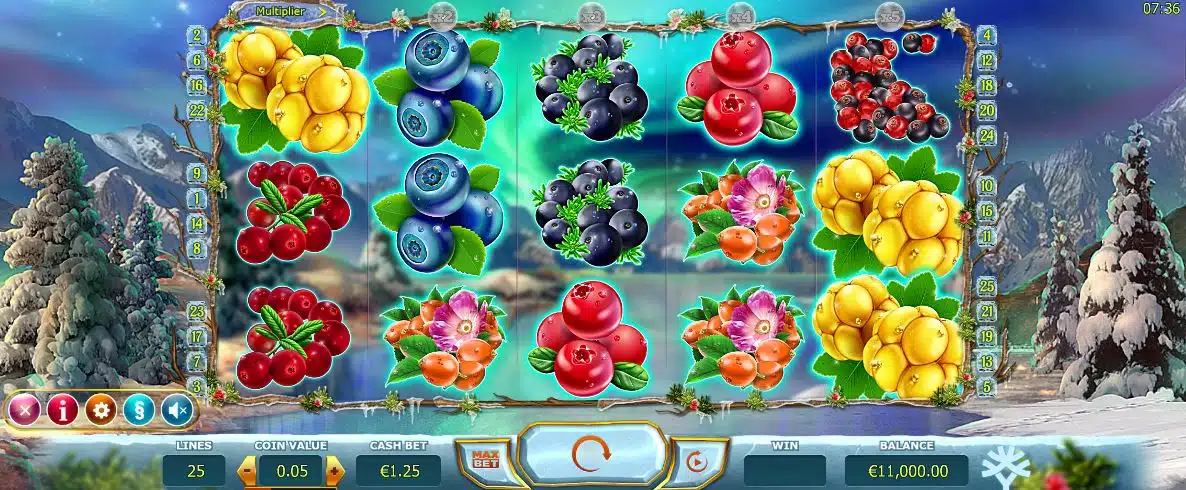Decrease the coin value with the left arrow
Image resolution: width=1186 pixels, height=490 pixels.
click(x=246, y=470)
